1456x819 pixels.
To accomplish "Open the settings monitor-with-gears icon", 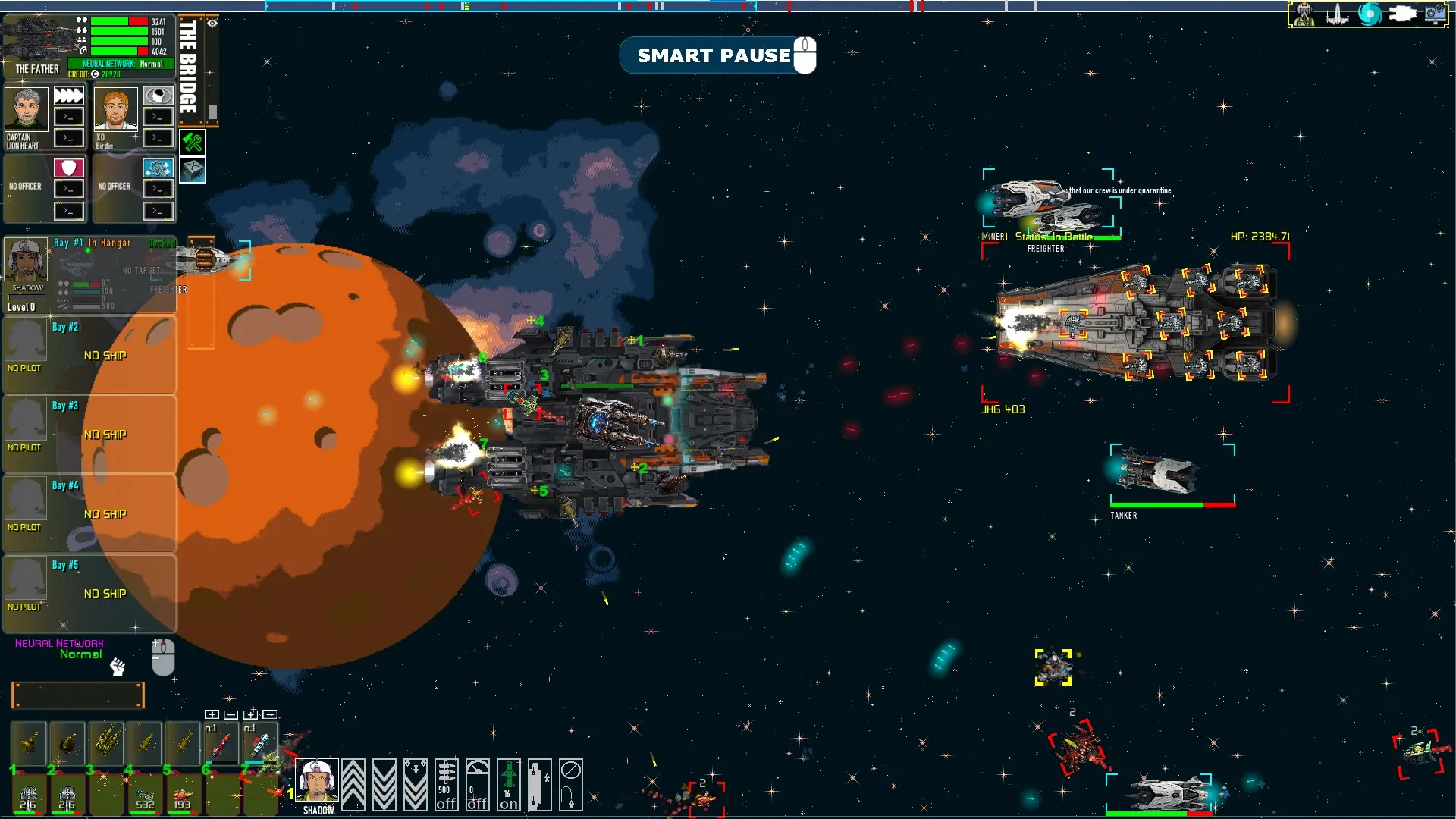I will [1436, 14].
